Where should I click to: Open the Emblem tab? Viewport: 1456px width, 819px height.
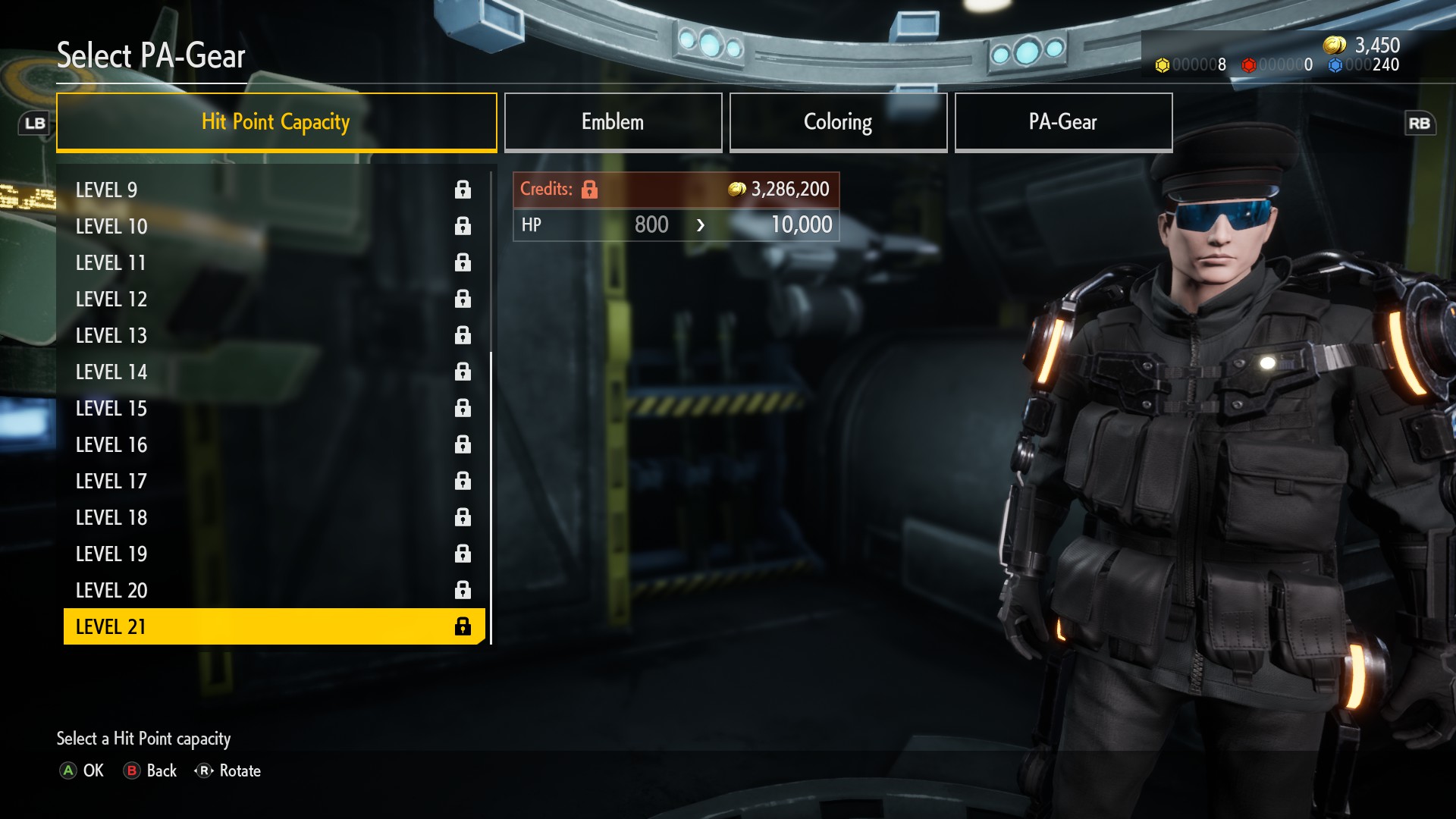click(x=613, y=122)
